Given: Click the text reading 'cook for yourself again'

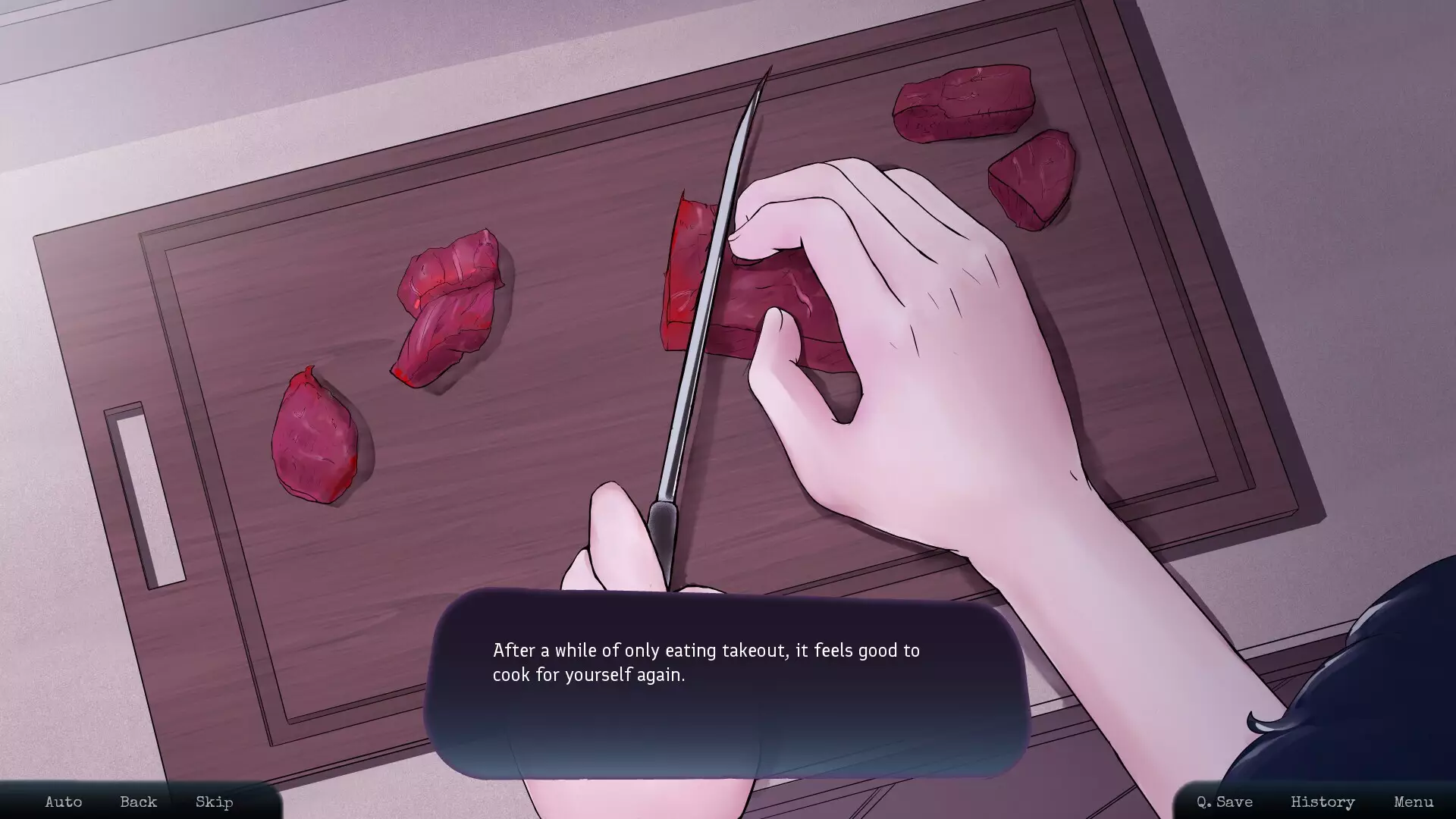Looking at the screenshot, I should tap(589, 673).
